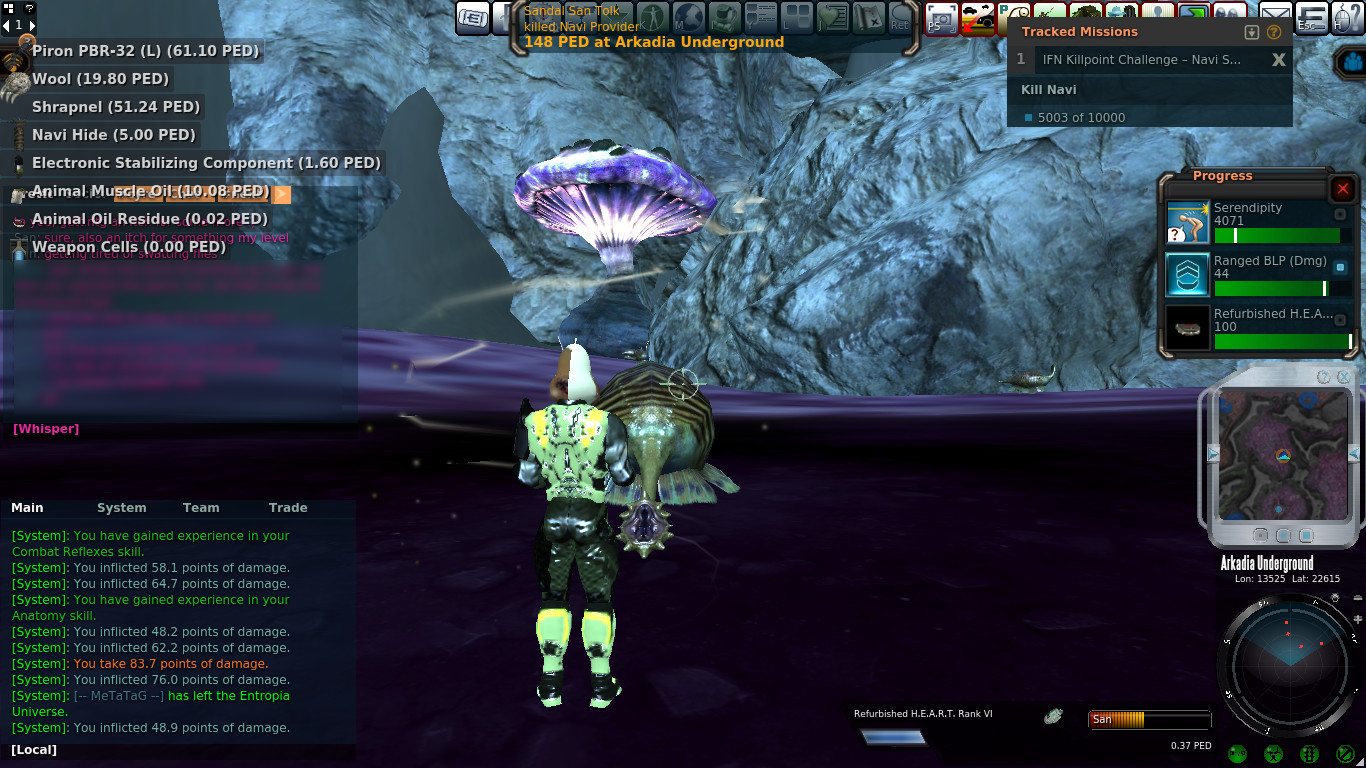This screenshot has height=768, width=1366.
Task: Open the Team chat tab
Action: [201, 508]
